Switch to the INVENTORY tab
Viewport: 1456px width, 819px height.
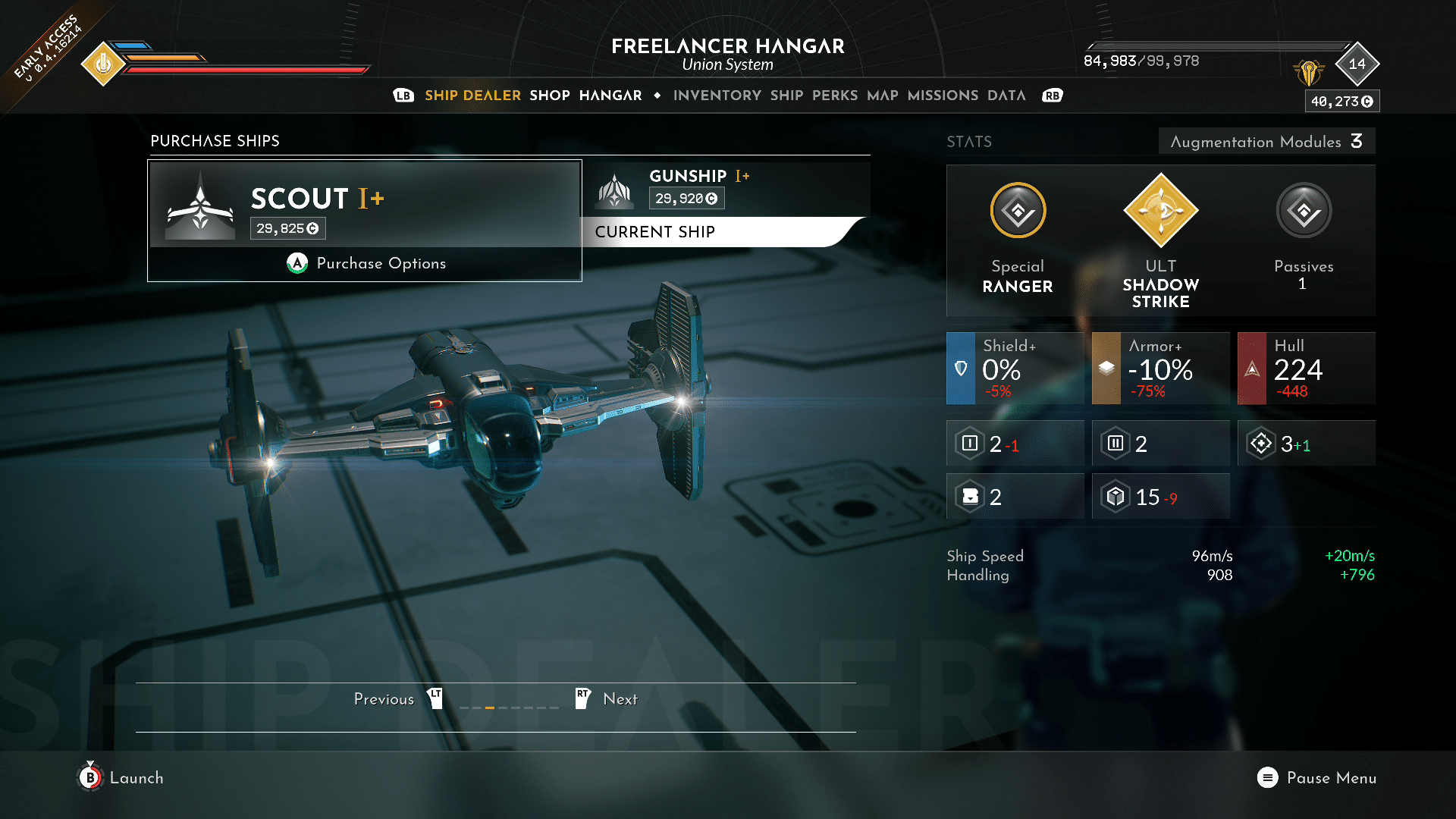click(717, 96)
